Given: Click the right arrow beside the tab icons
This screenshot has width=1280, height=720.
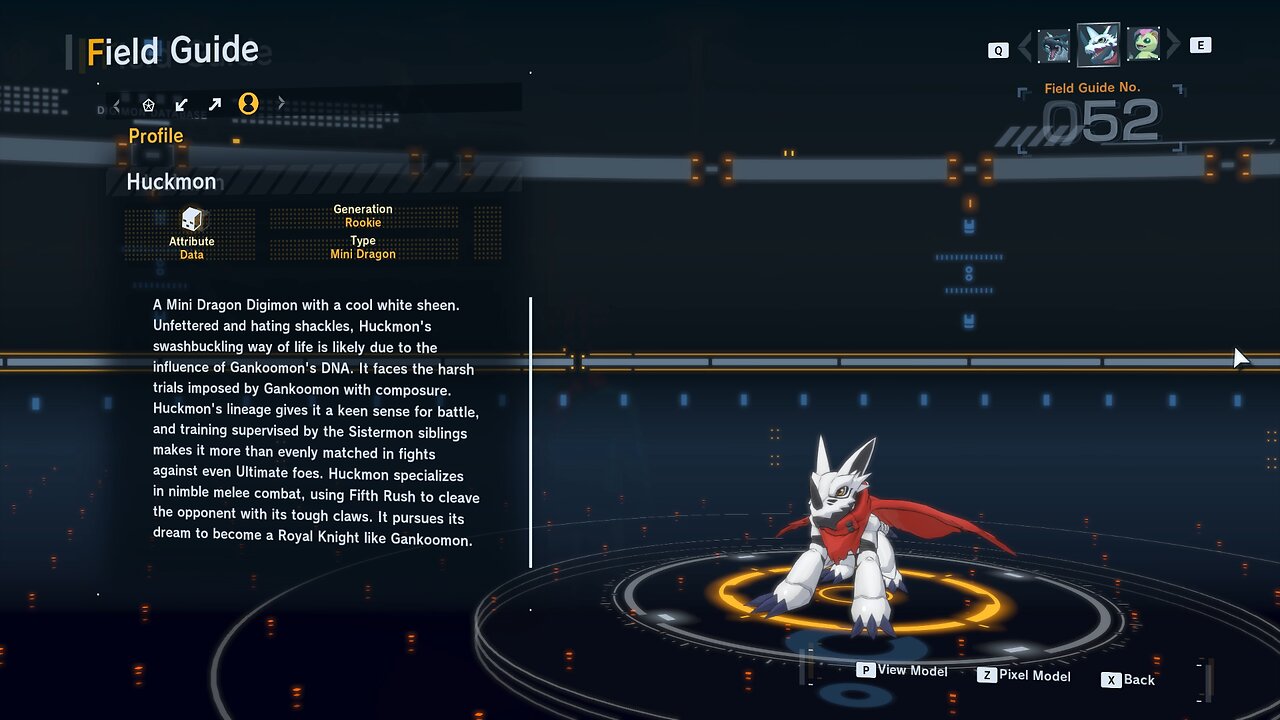Looking at the screenshot, I should pyautogui.click(x=281, y=104).
